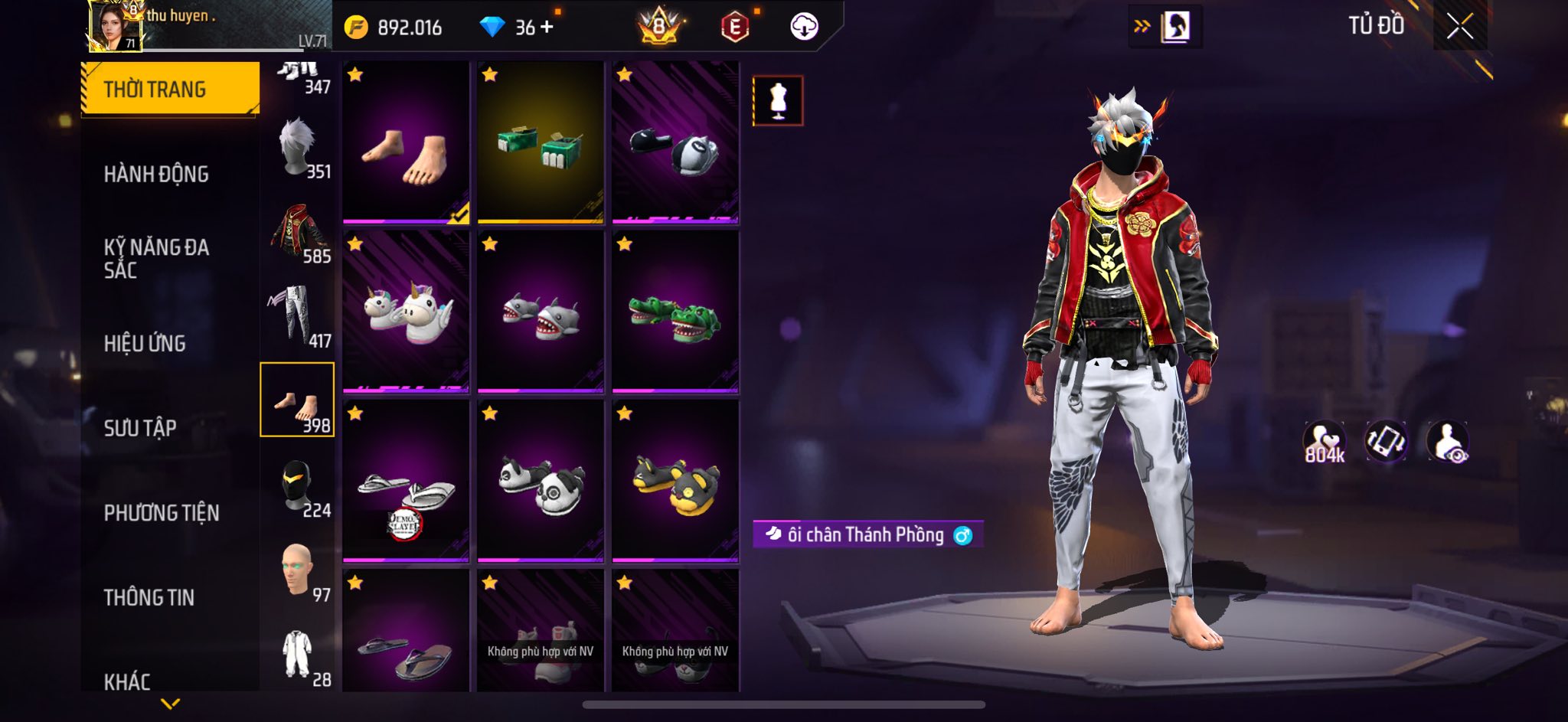Click the mannequin outfit icon
This screenshot has height=722, width=1568.
778,100
